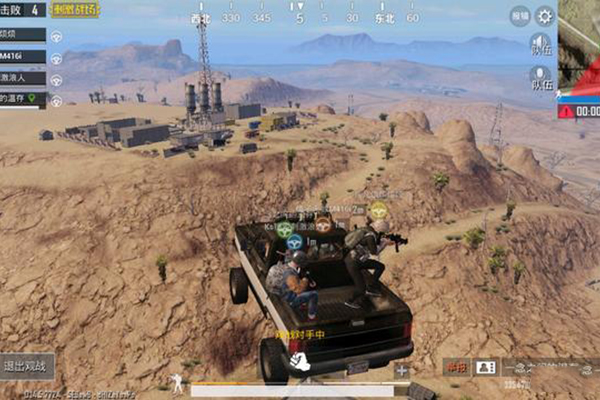Screen dimensions: 600x400
Task: Select the teammate row with green map marker
Action: coord(22,99)
